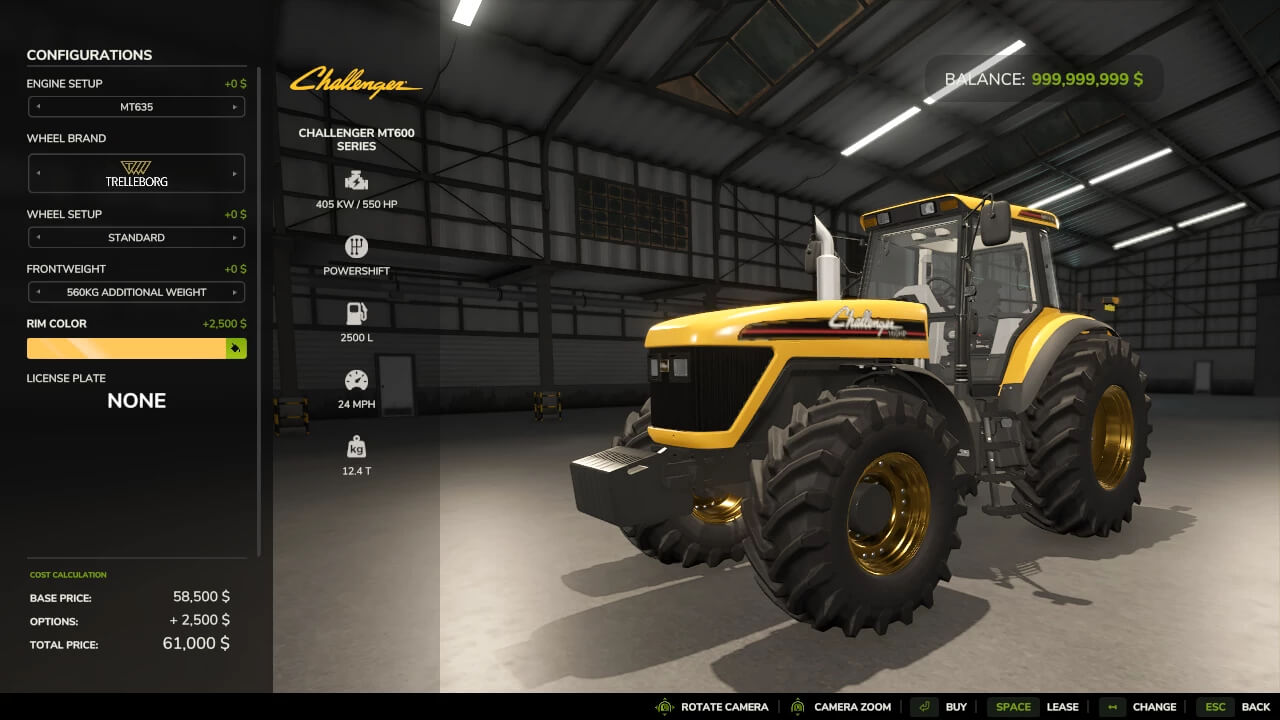Choose next wheel setup after Standard
Image resolution: width=1280 pixels, height=720 pixels.
click(235, 238)
